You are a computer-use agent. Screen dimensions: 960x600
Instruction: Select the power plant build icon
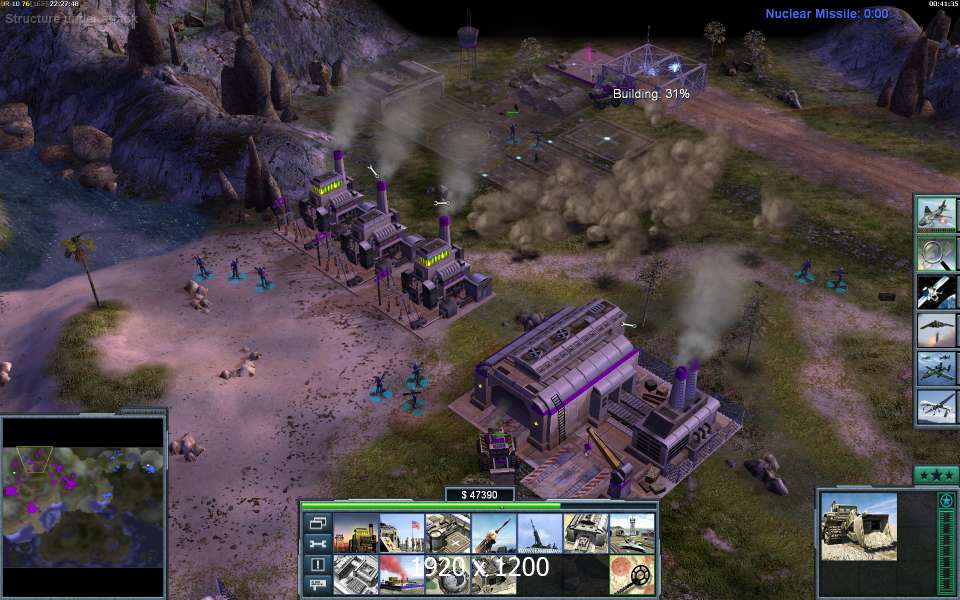pos(355,533)
